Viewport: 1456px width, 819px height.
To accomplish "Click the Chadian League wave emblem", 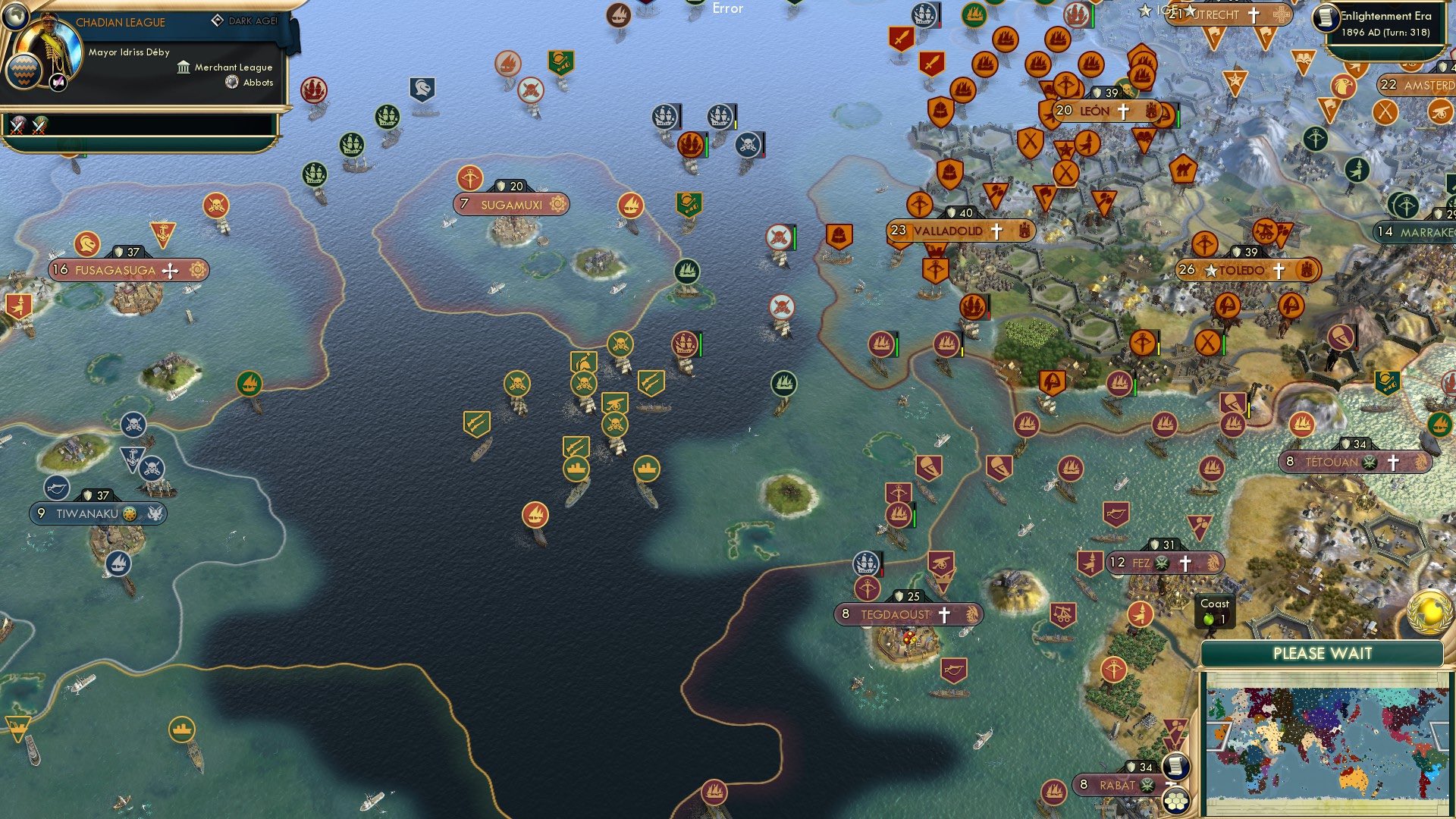I will [24, 71].
